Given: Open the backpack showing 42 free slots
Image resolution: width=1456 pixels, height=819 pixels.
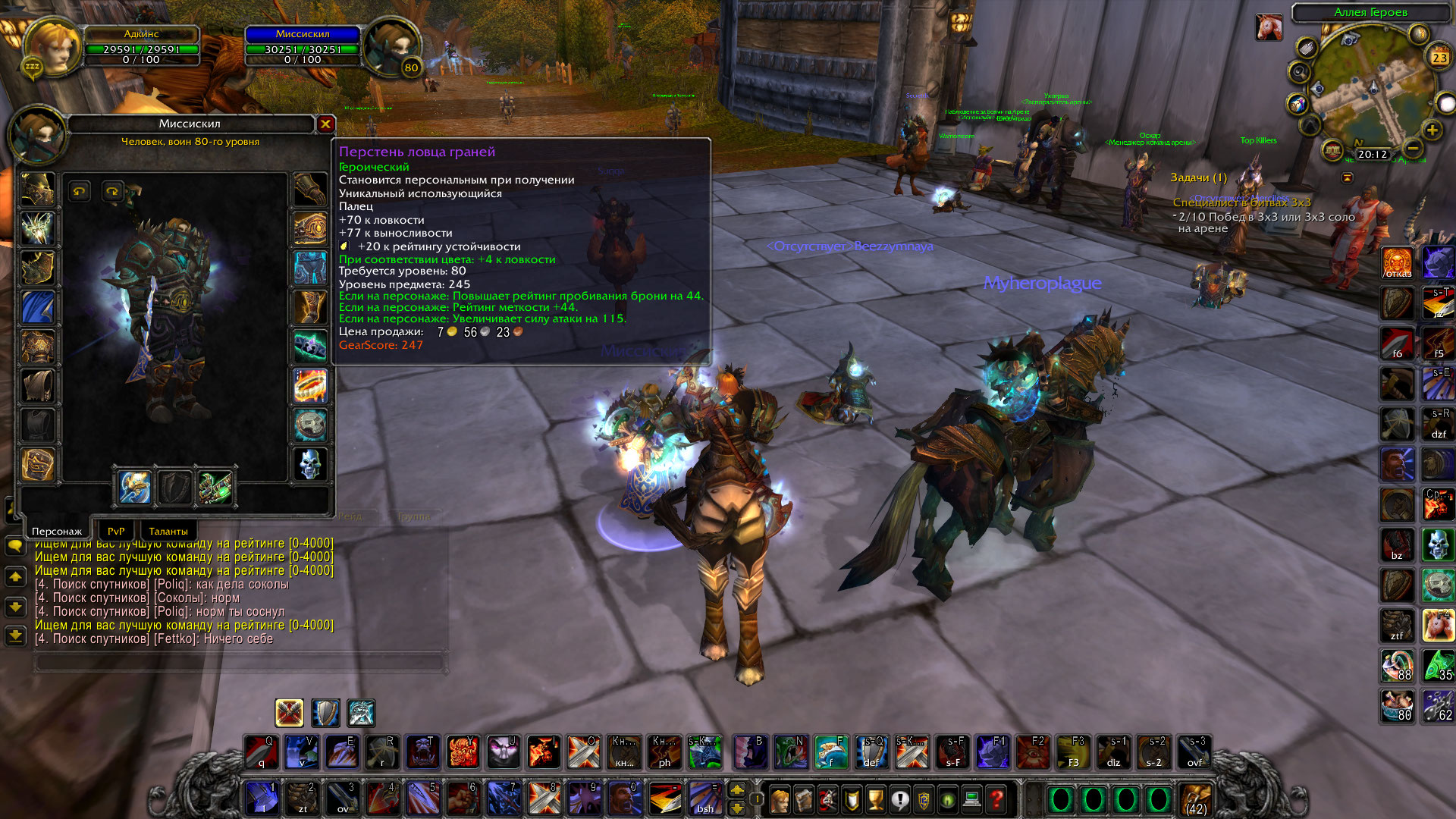Looking at the screenshot, I should pyautogui.click(x=1196, y=800).
